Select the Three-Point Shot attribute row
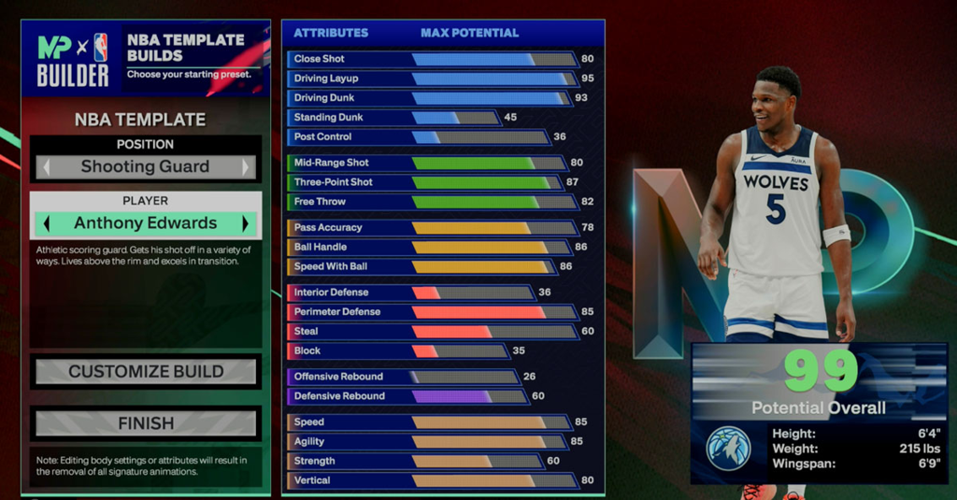This screenshot has height=500, width=957. (x=430, y=182)
